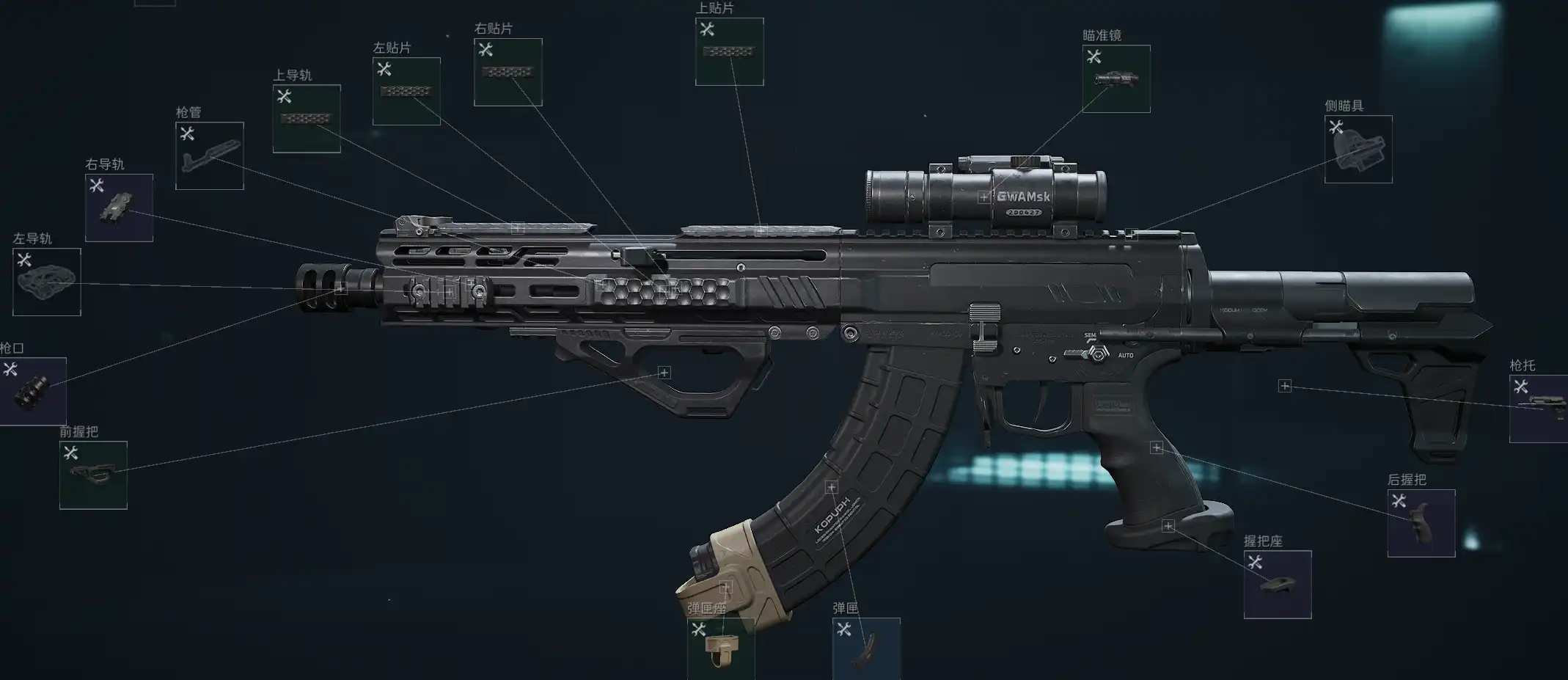Select the 上导轨 rail slot
The height and width of the screenshot is (680, 1568).
point(307,119)
